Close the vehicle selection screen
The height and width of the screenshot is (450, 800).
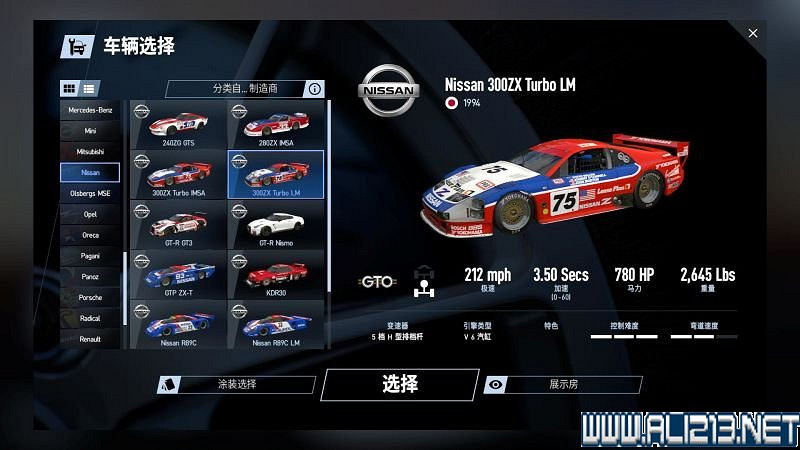(x=753, y=33)
